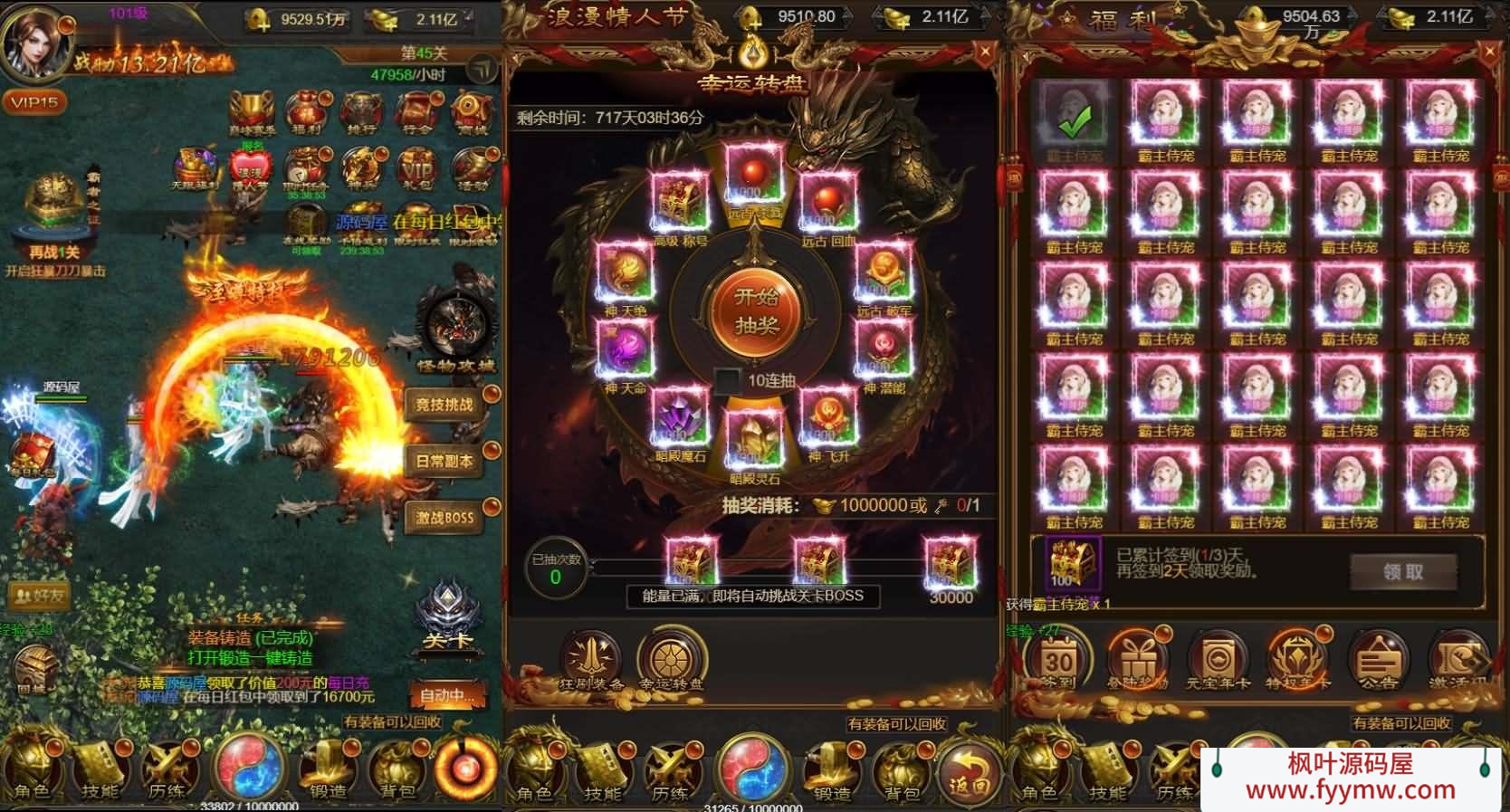Open the 行会 guild icon

coord(416,114)
